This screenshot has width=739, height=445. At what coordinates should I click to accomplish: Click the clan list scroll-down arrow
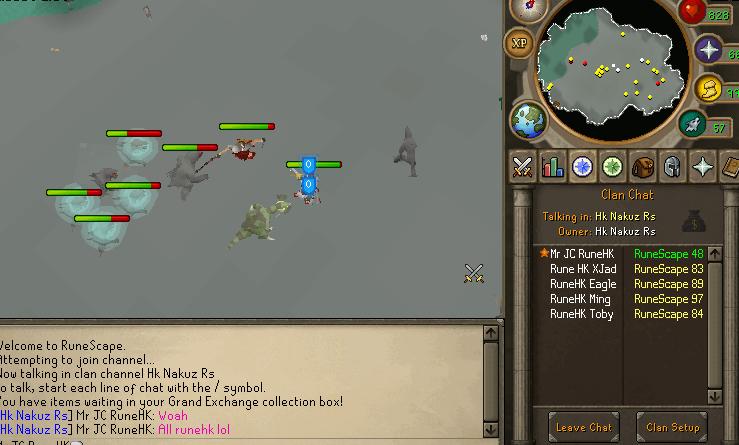[x=714, y=396]
